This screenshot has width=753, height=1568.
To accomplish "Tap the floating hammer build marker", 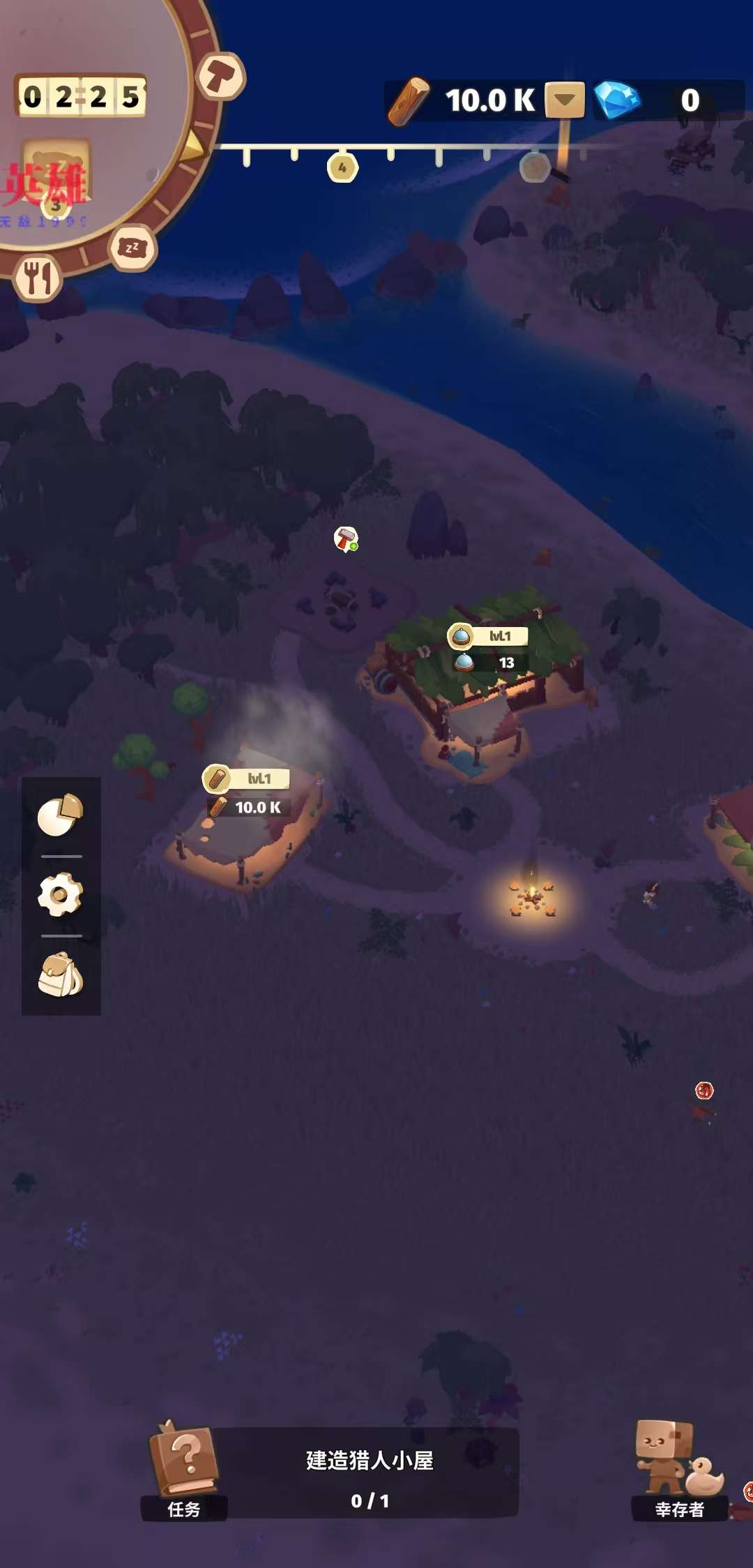I will [346, 539].
